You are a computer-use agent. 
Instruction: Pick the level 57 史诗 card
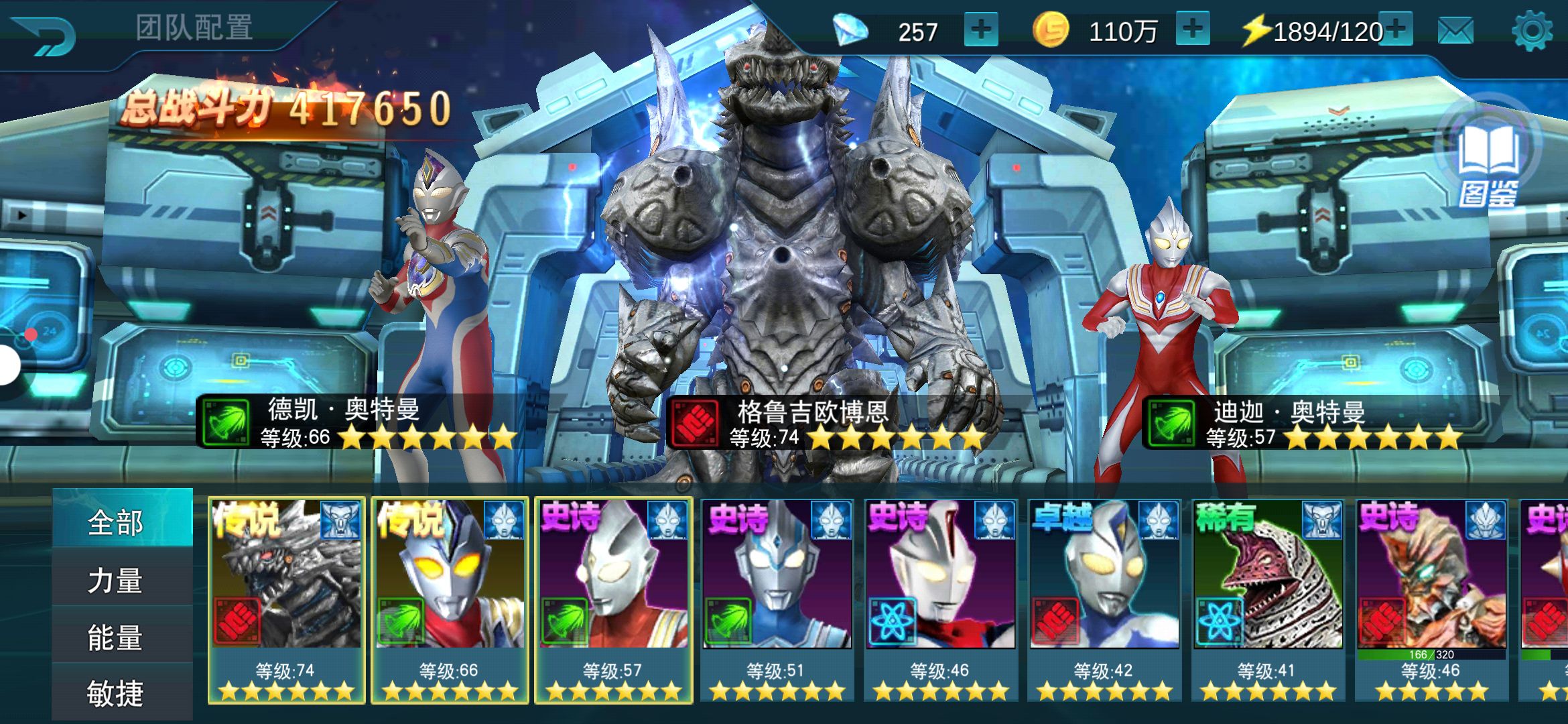[613, 599]
